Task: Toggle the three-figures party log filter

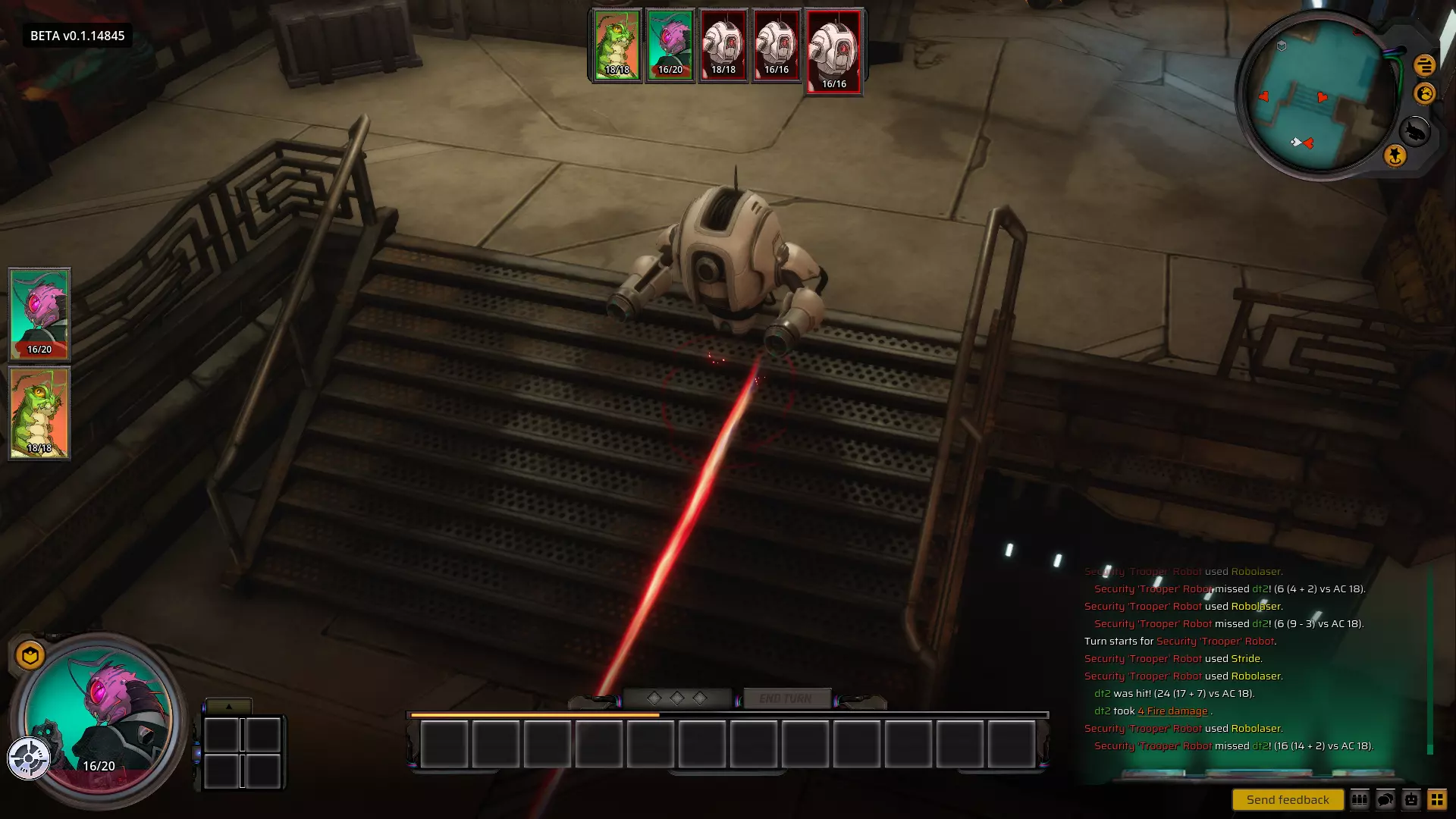Action: pyautogui.click(x=1360, y=799)
